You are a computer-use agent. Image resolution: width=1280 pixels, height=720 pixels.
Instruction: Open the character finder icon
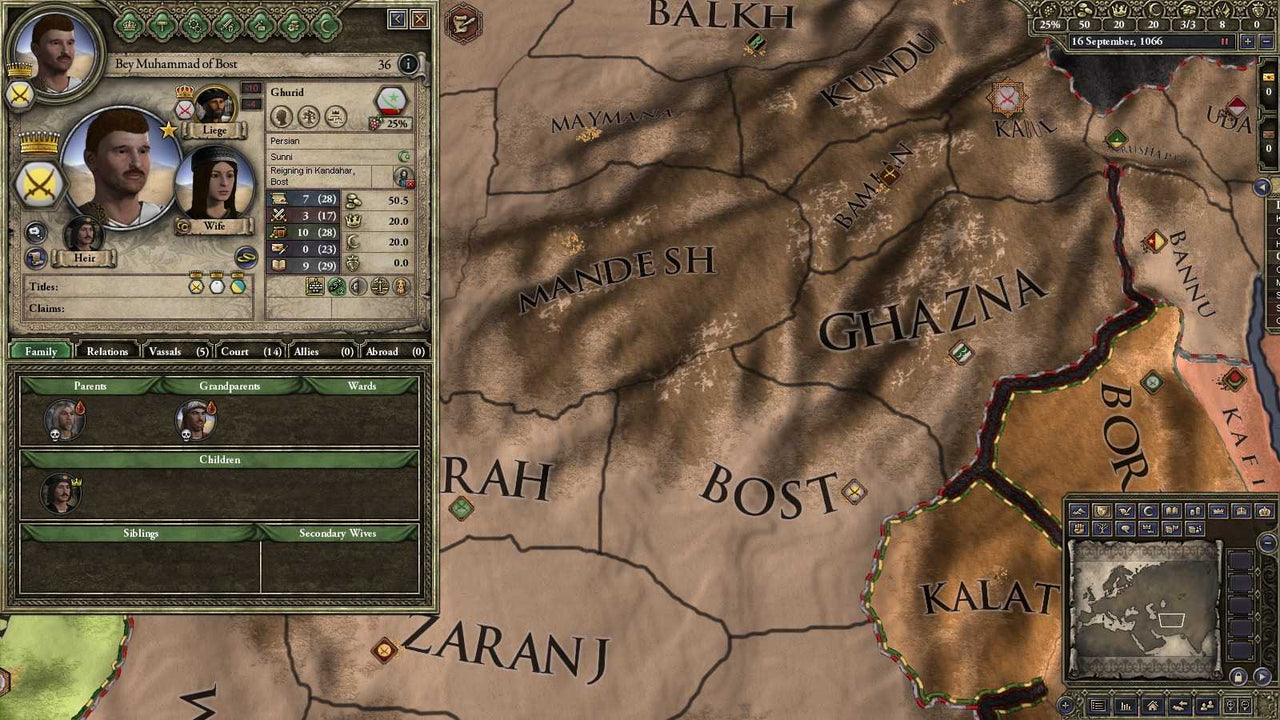point(1207,705)
